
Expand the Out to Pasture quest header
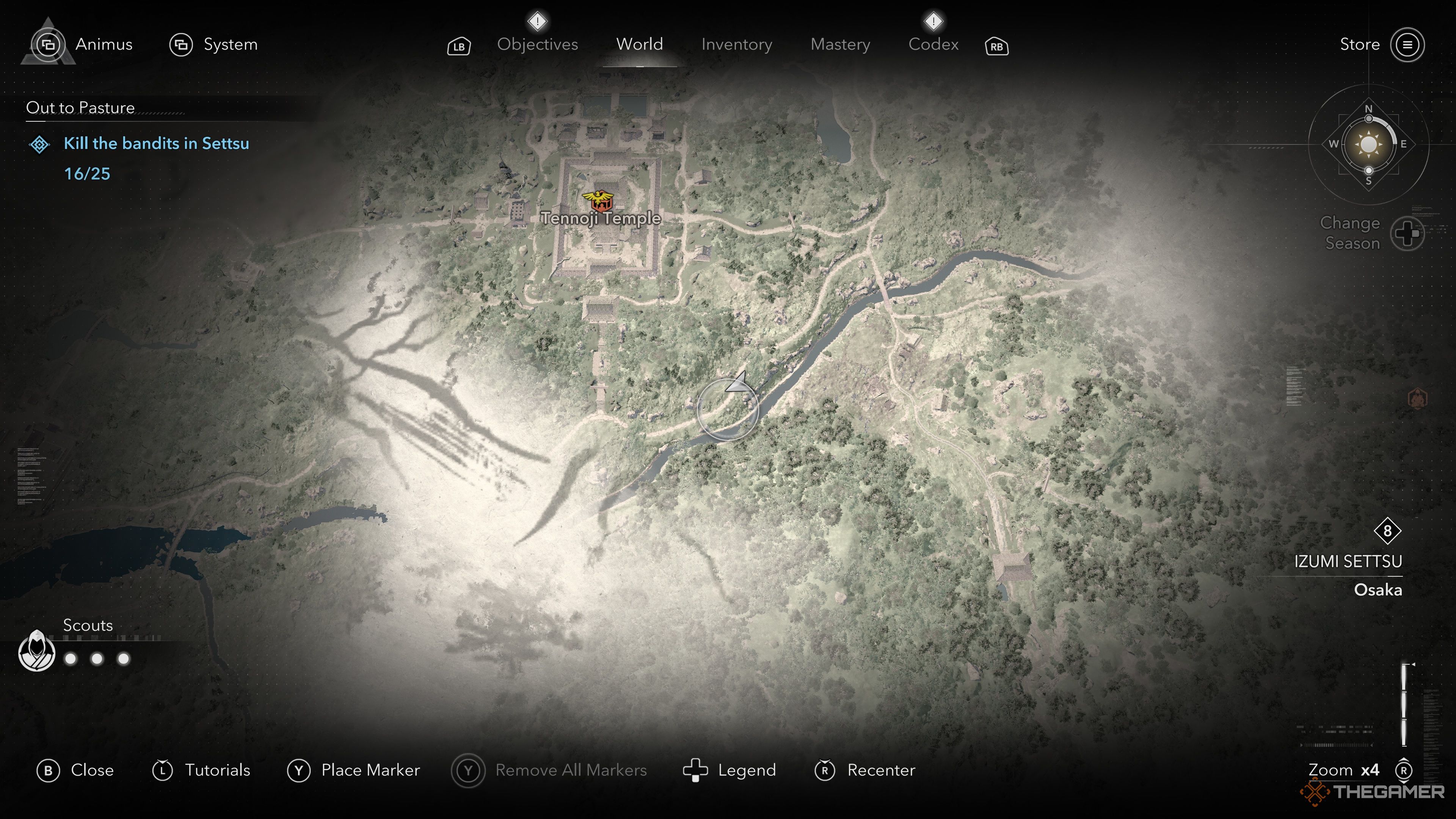click(80, 107)
